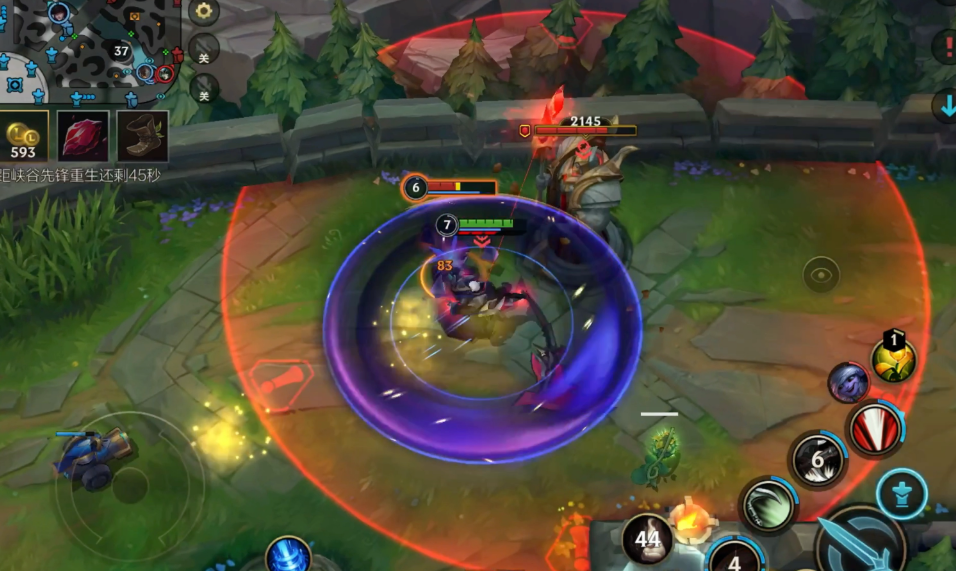The height and width of the screenshot is (571, 956).
Task: Open the shop via the 593 gold button
Action: [23, 137]
